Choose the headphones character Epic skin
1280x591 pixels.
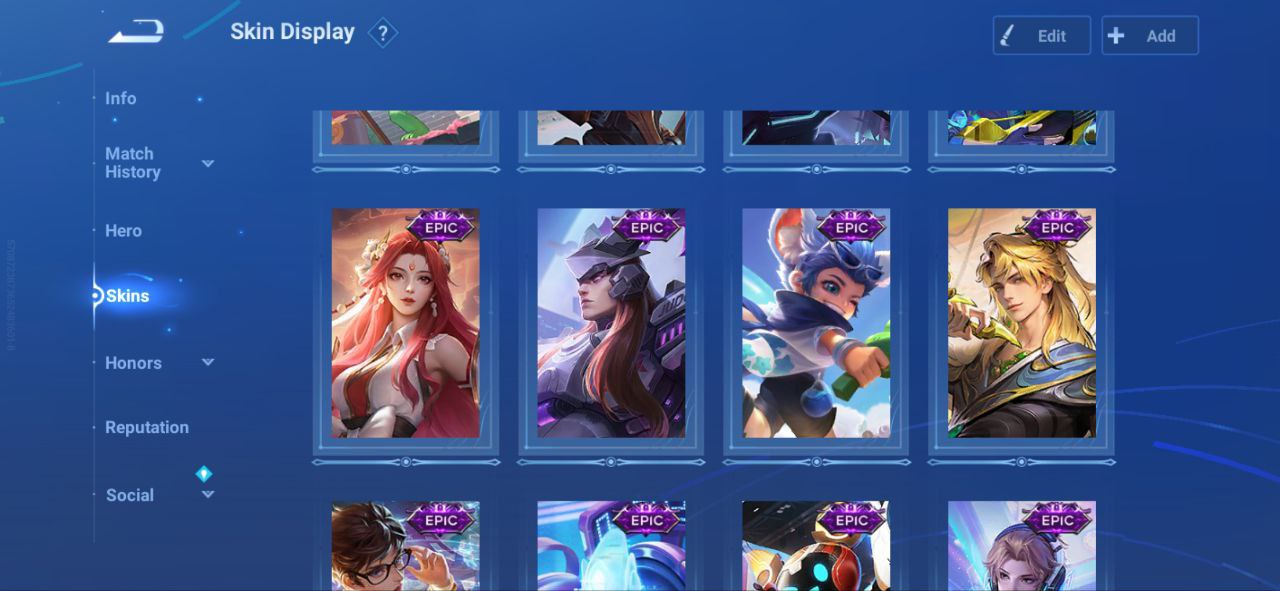point(1022,546)
